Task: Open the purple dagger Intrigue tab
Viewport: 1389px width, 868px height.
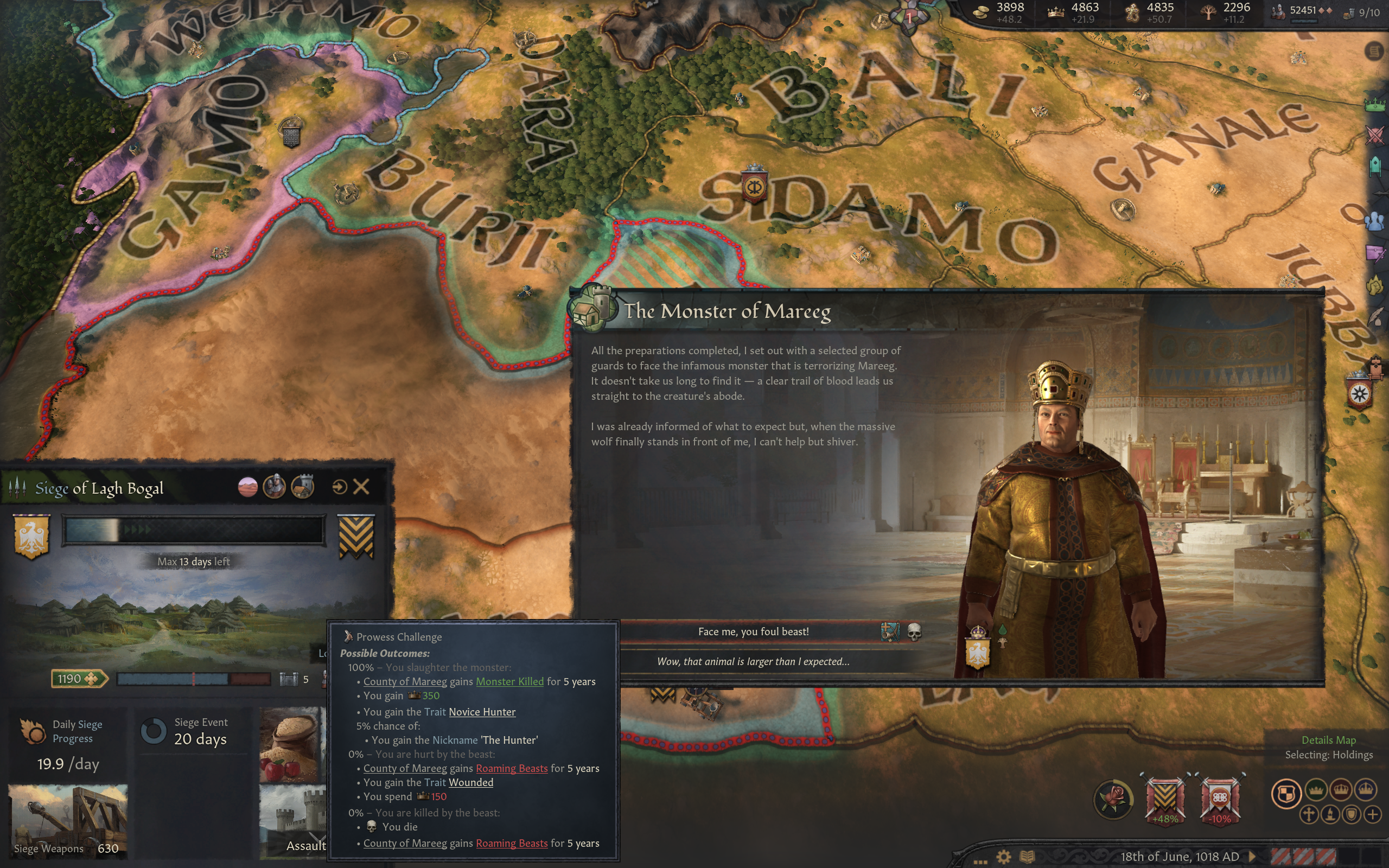Action: (x=1375, y=253)
